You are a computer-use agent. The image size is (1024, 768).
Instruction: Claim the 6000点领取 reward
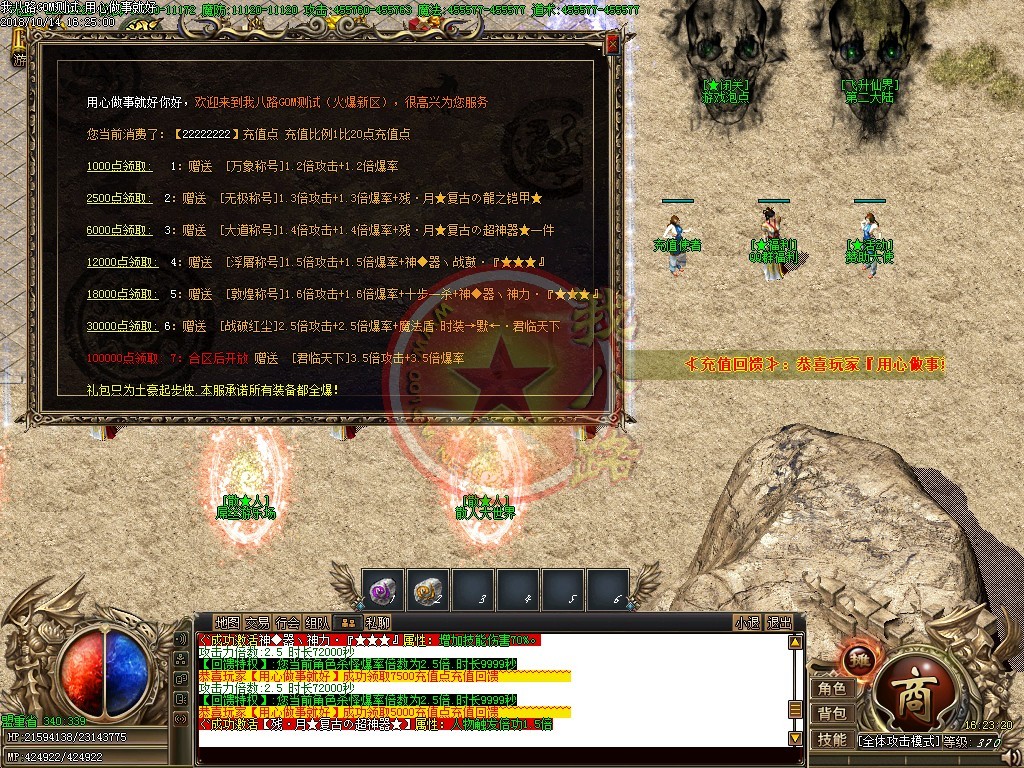[118, 231]
